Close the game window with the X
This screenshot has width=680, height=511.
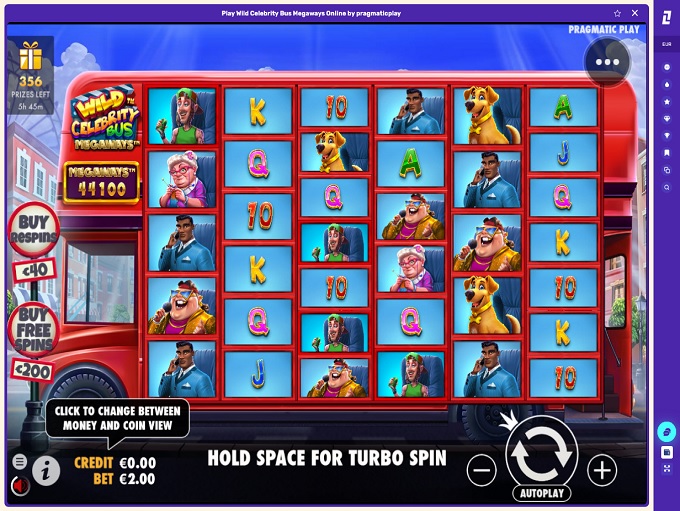tap(634, 14)
